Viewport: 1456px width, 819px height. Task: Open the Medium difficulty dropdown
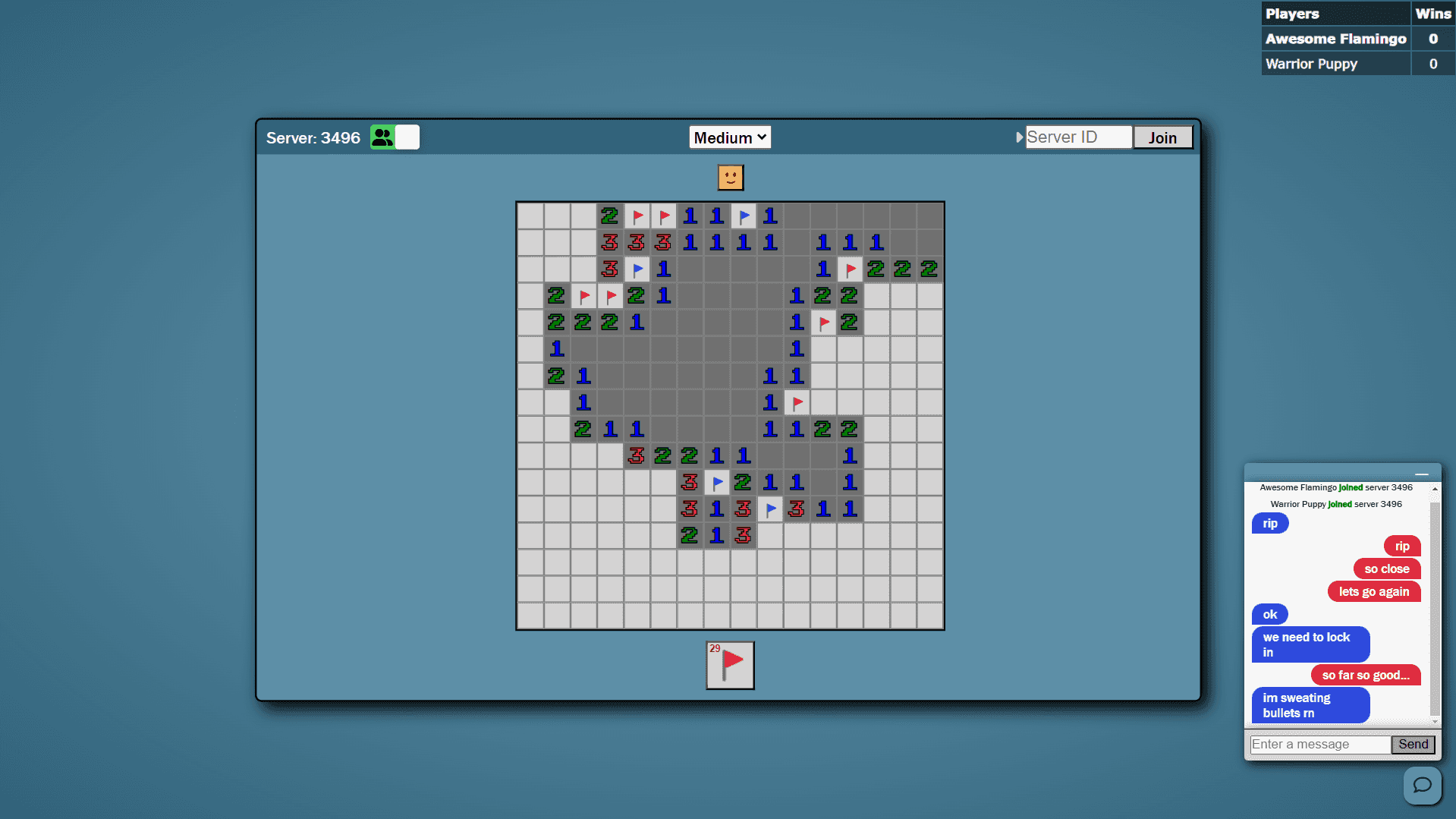pyautogui.click(x=729, y=137)
